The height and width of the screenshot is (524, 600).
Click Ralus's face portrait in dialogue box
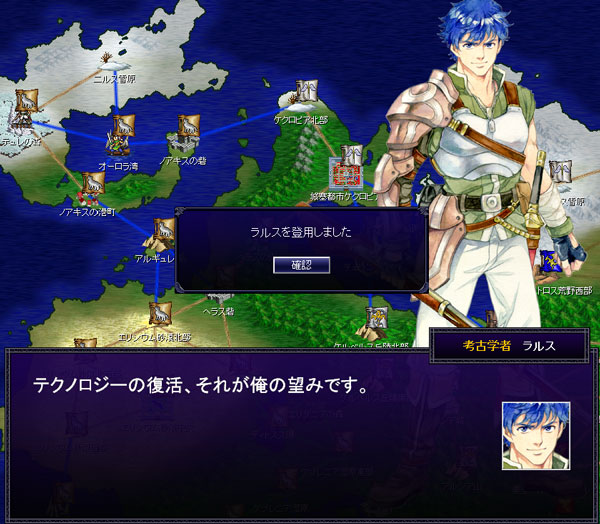536,435
